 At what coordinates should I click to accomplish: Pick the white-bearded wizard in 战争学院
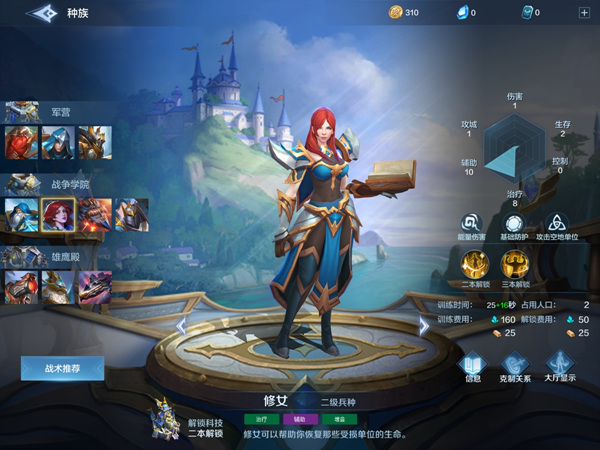[x=21, y=214]
